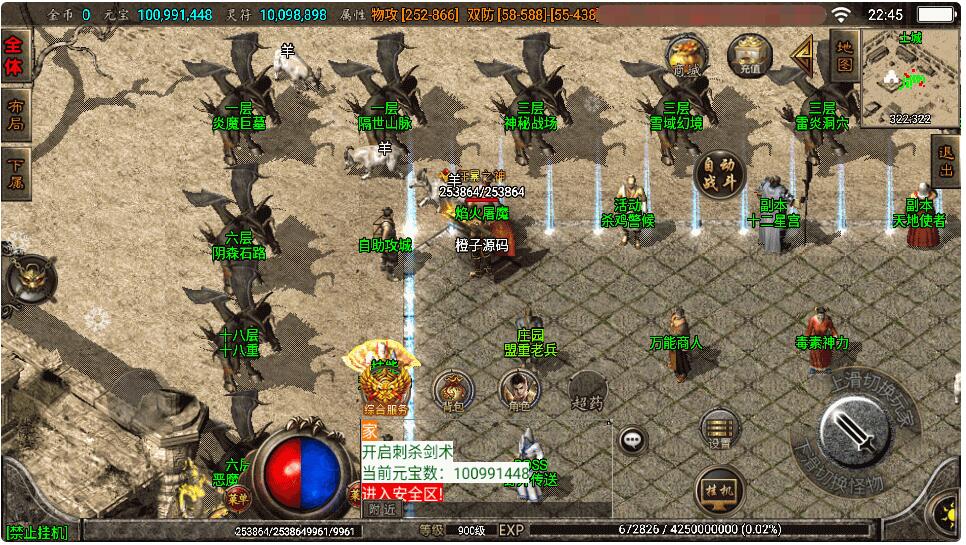Open the 充值 recharge chest icon
This screenshot has width=966, height=545.
(x=749, y=55)
